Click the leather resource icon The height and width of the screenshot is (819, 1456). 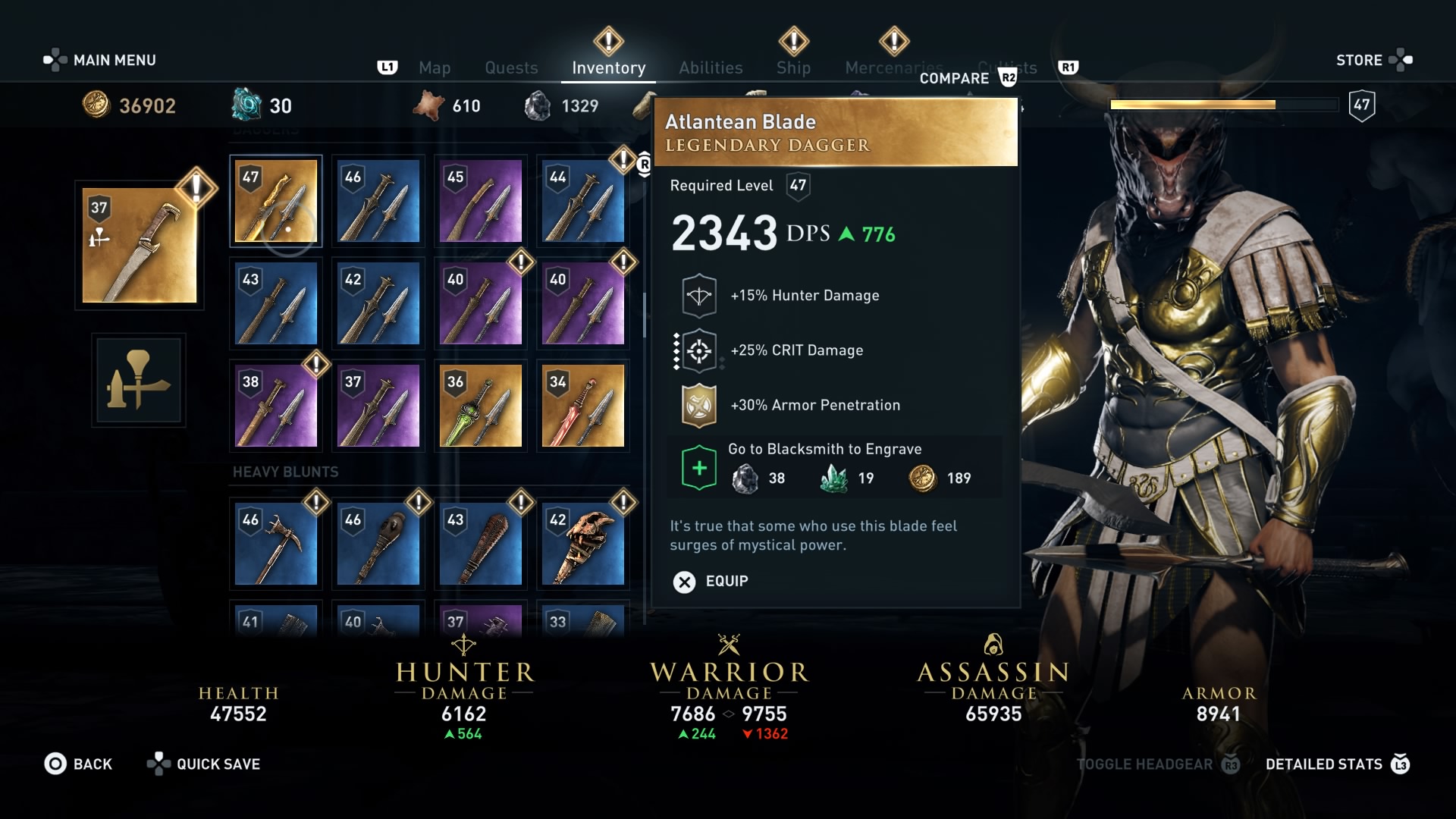click(x=430, y=106)
